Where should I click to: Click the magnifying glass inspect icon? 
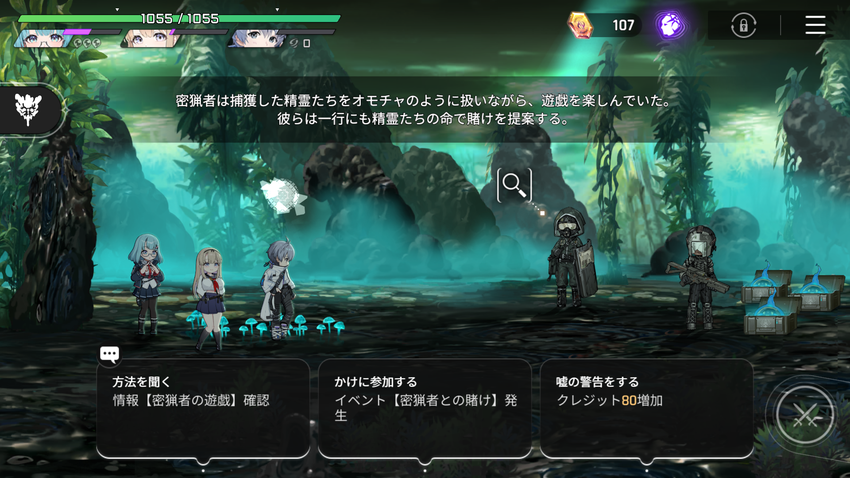pos(514,184)
